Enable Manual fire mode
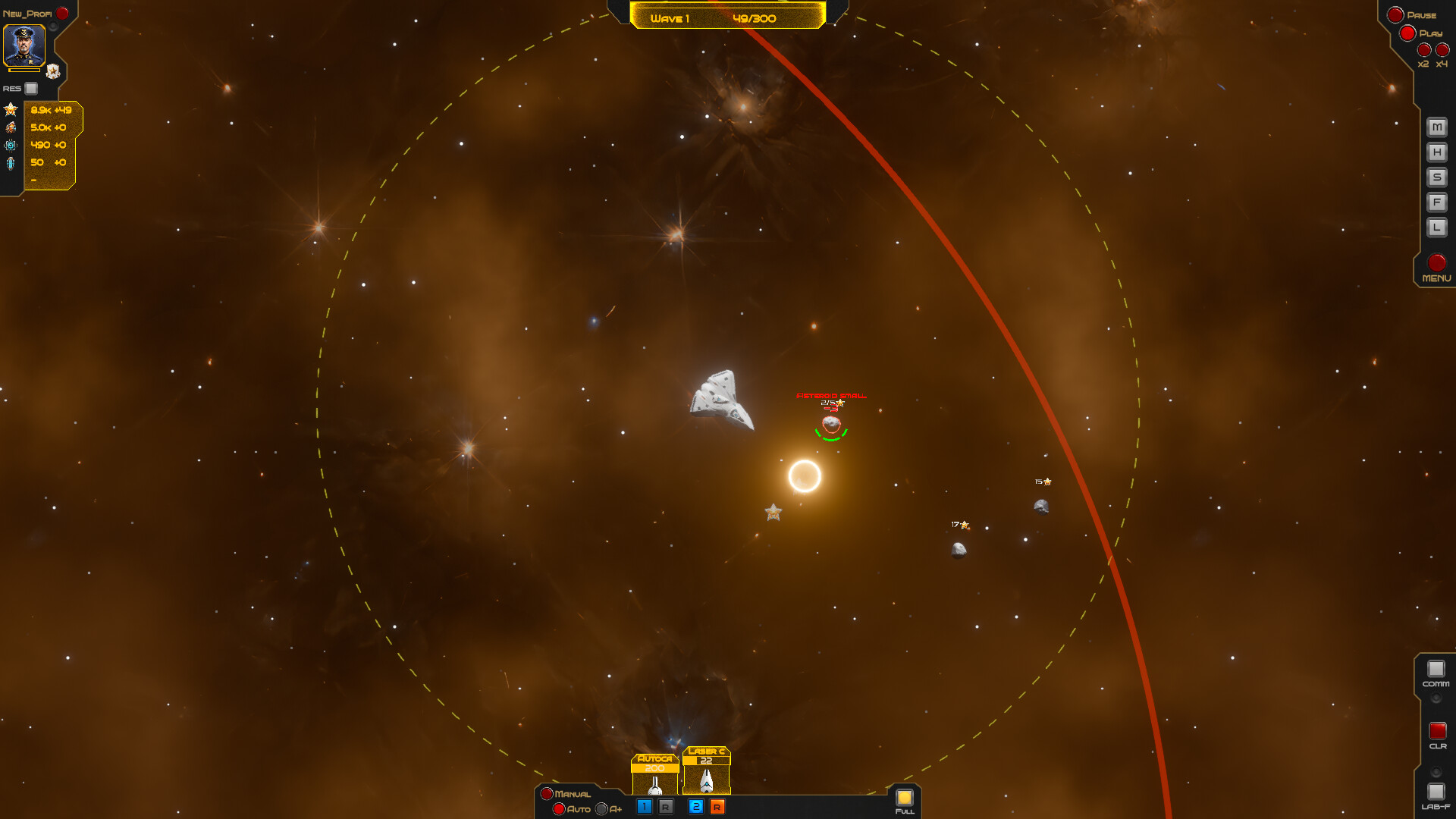 [x=548, y=795]
